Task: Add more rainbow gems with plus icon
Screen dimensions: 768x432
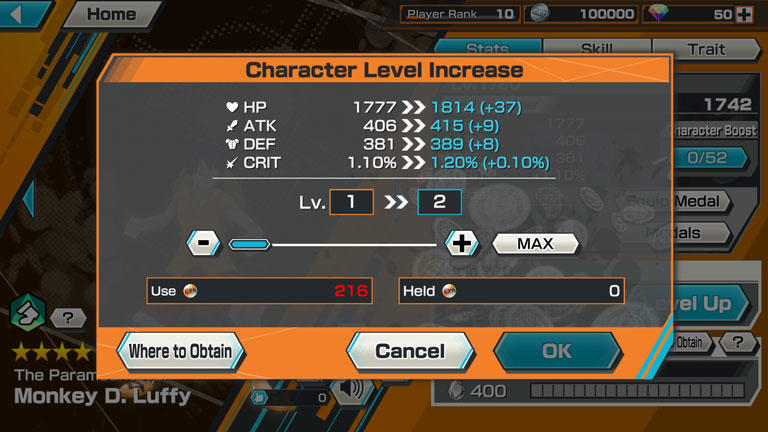Action: (742, 14)
